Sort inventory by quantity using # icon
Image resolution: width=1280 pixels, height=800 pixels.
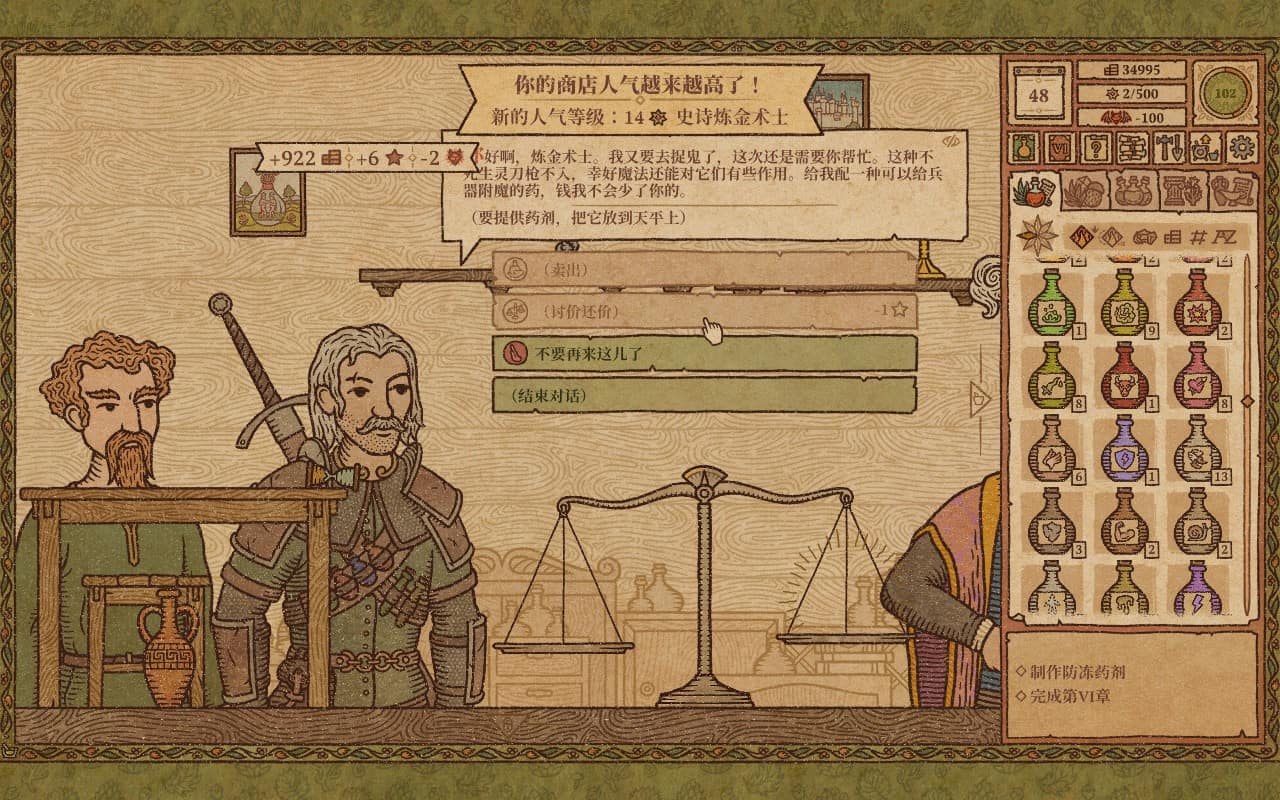click(x=1197, y=236)
